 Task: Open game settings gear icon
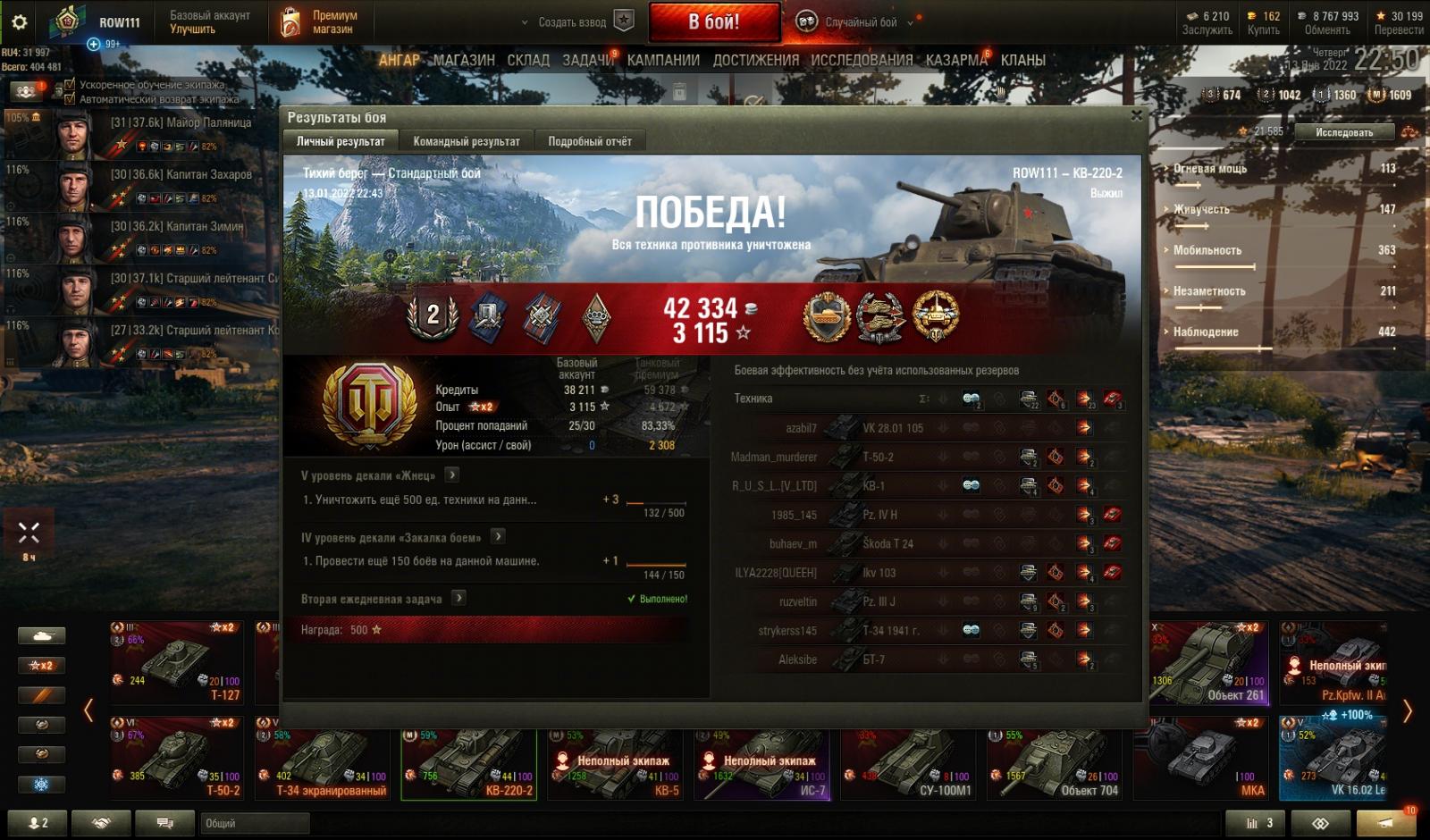19,22
